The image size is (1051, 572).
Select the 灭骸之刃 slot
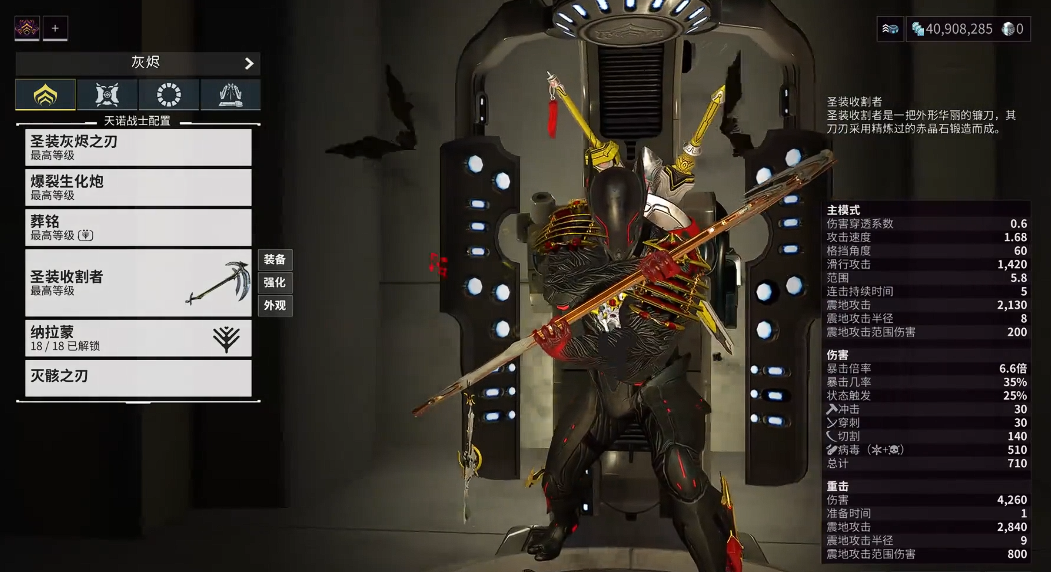tap(138, 377)
